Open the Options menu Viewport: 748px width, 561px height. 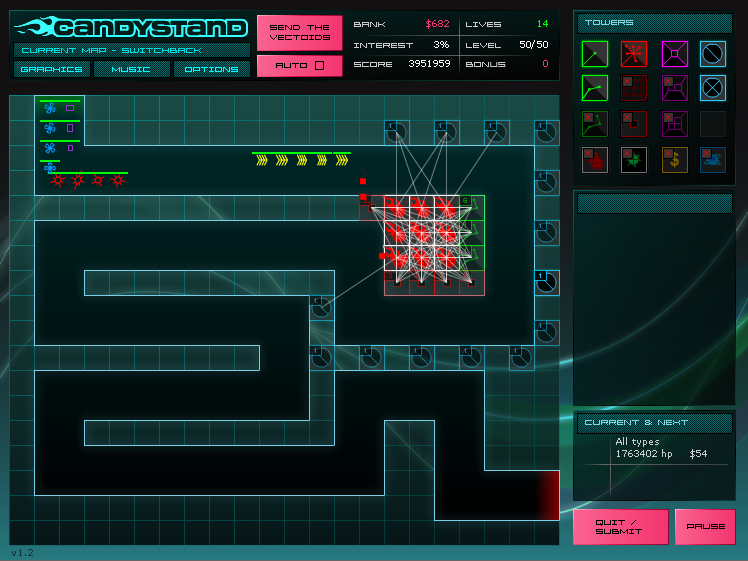(212, 69)
